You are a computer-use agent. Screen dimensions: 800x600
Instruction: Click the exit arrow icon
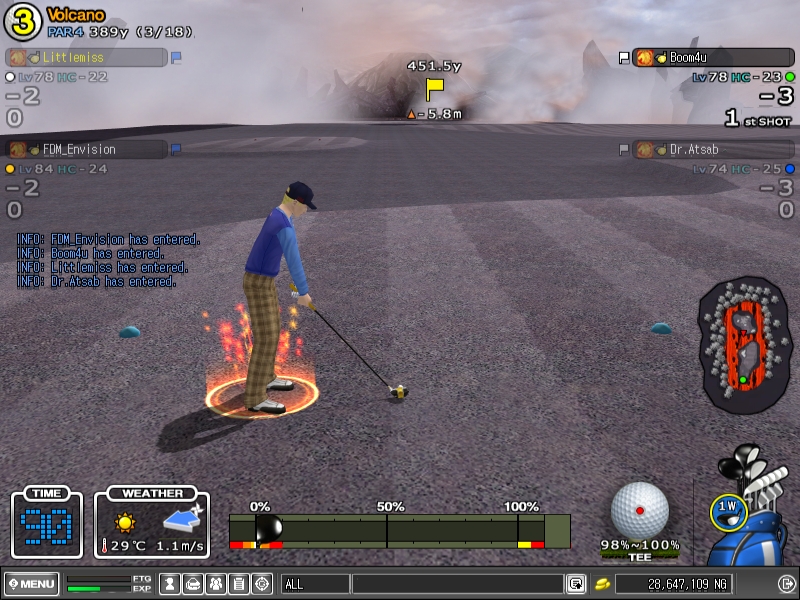(x=786, y=584)
